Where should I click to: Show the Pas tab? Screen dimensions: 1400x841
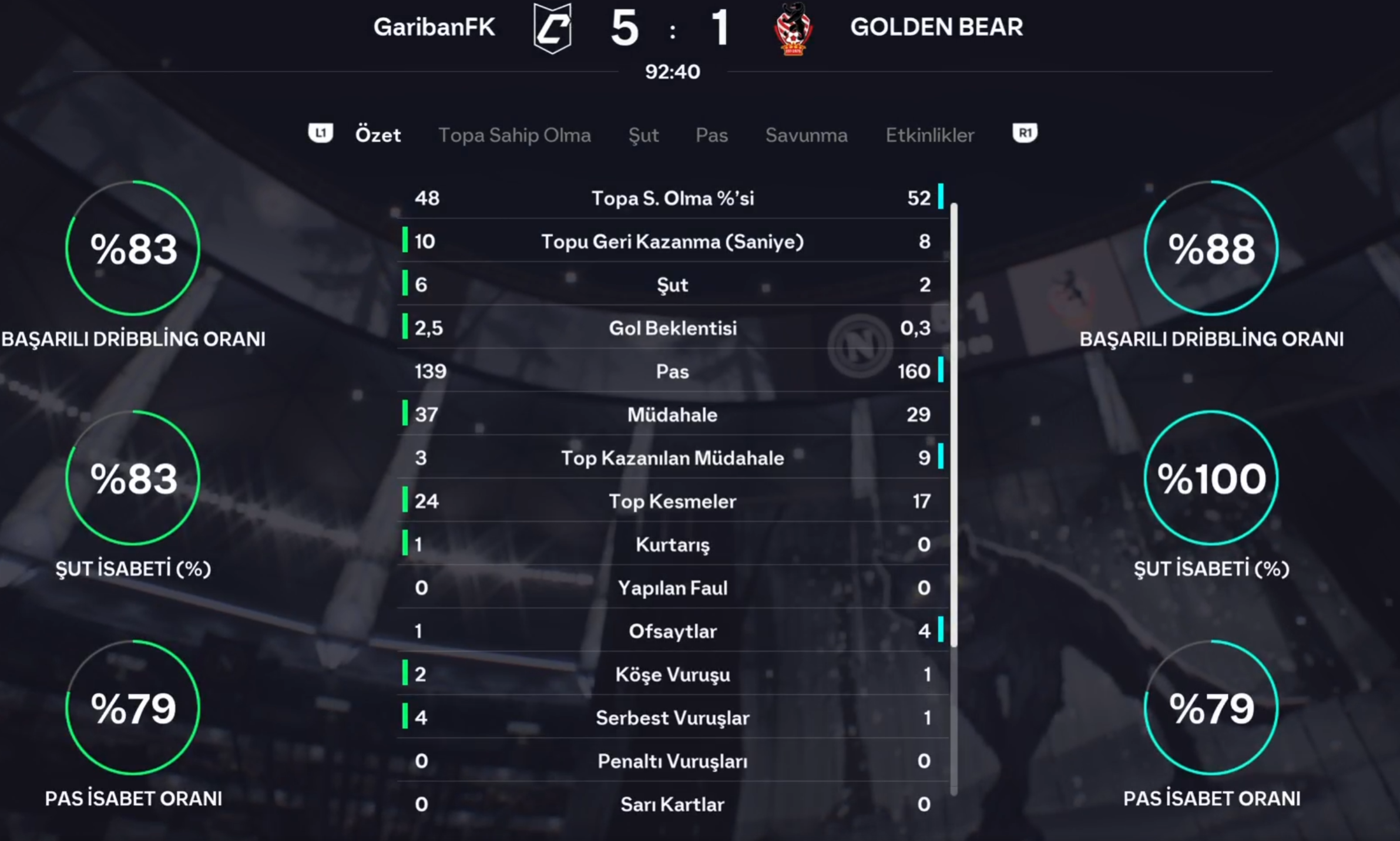711,135
